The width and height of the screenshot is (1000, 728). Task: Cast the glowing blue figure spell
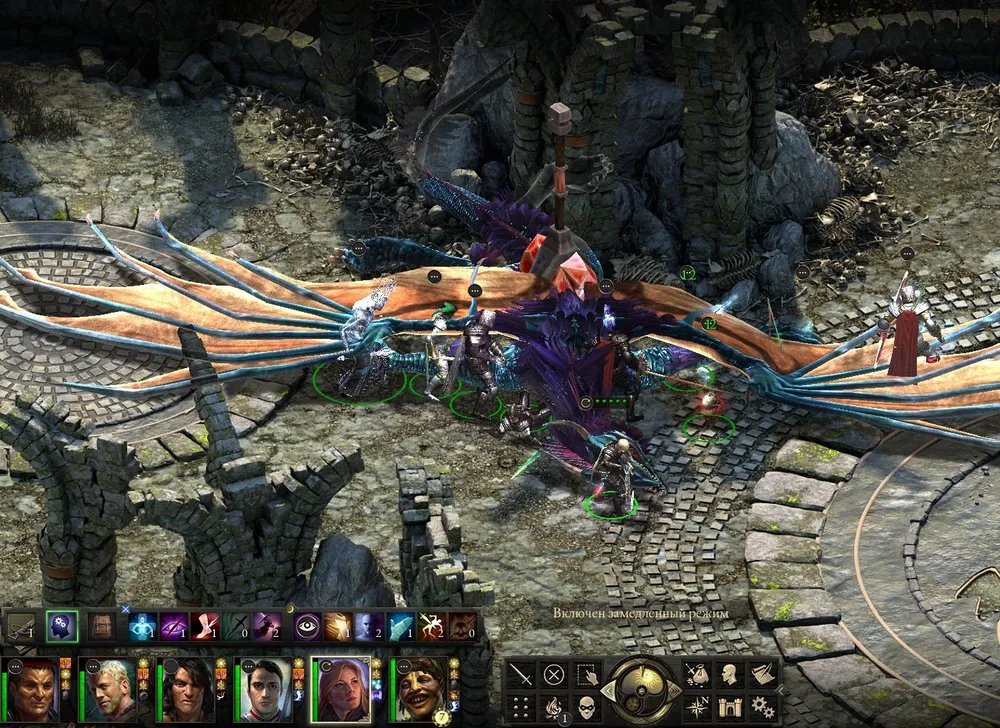point(141,627)
